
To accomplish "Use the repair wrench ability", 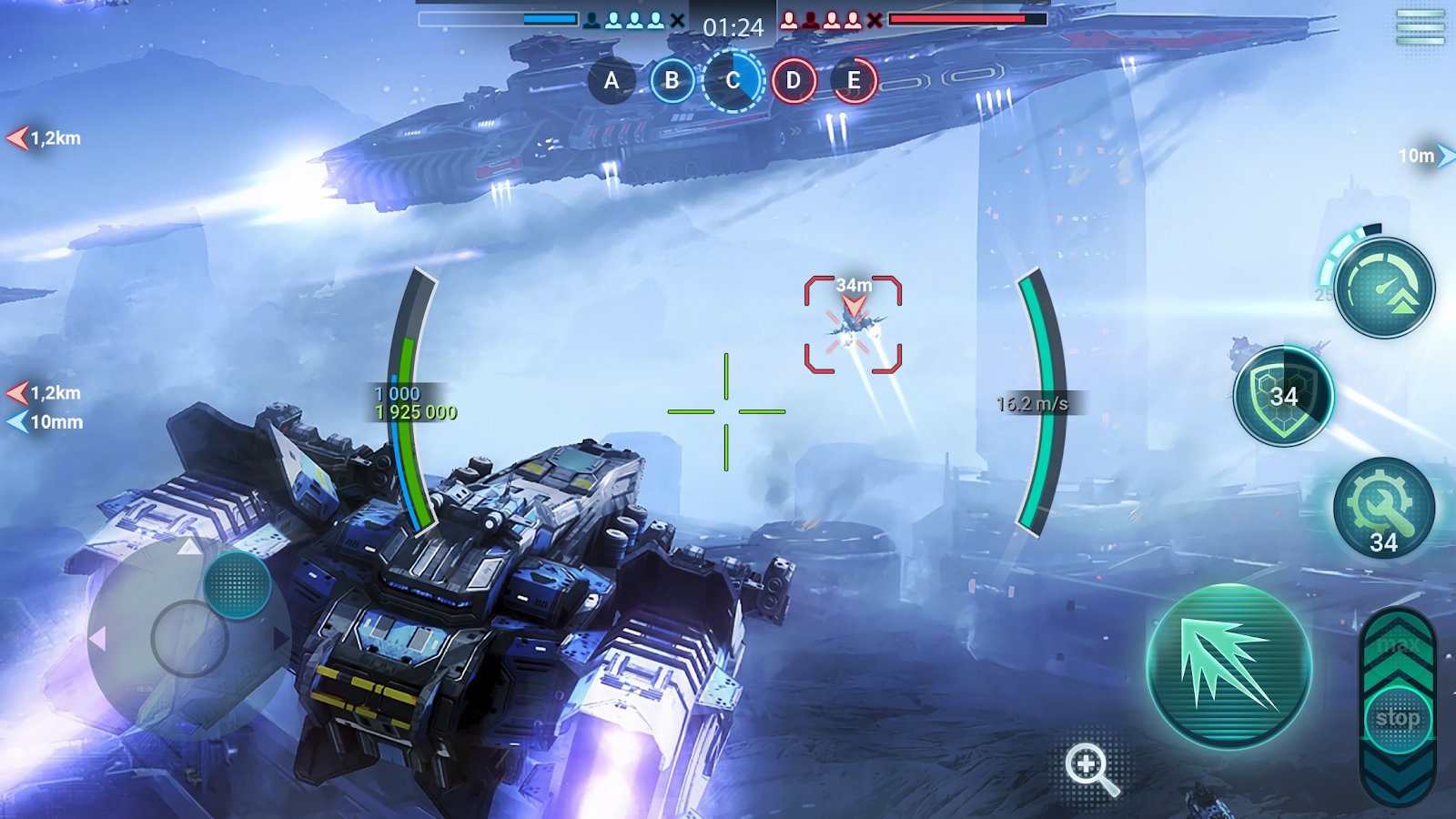I will [1383, 508].
